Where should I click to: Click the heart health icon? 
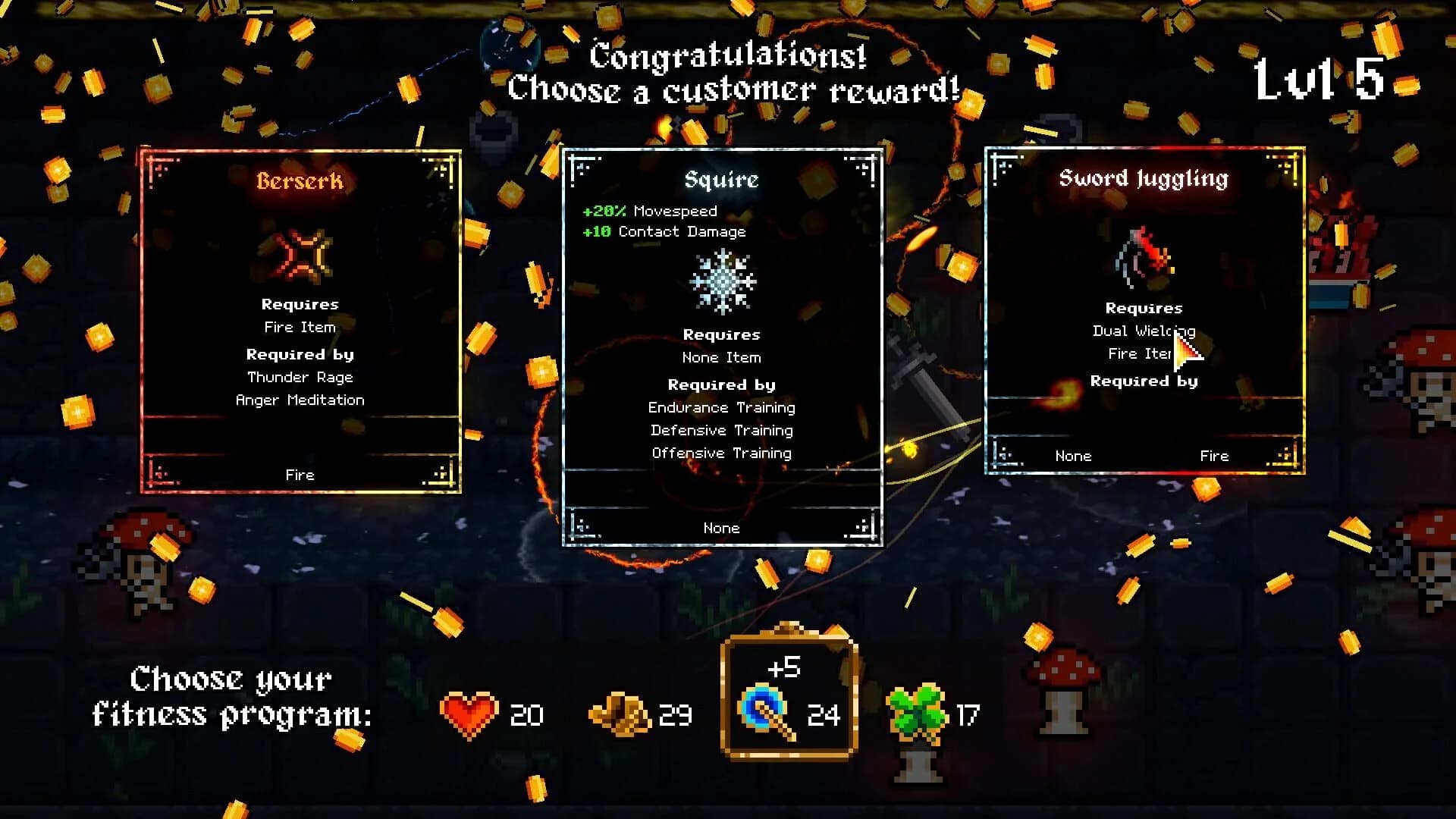468,714
